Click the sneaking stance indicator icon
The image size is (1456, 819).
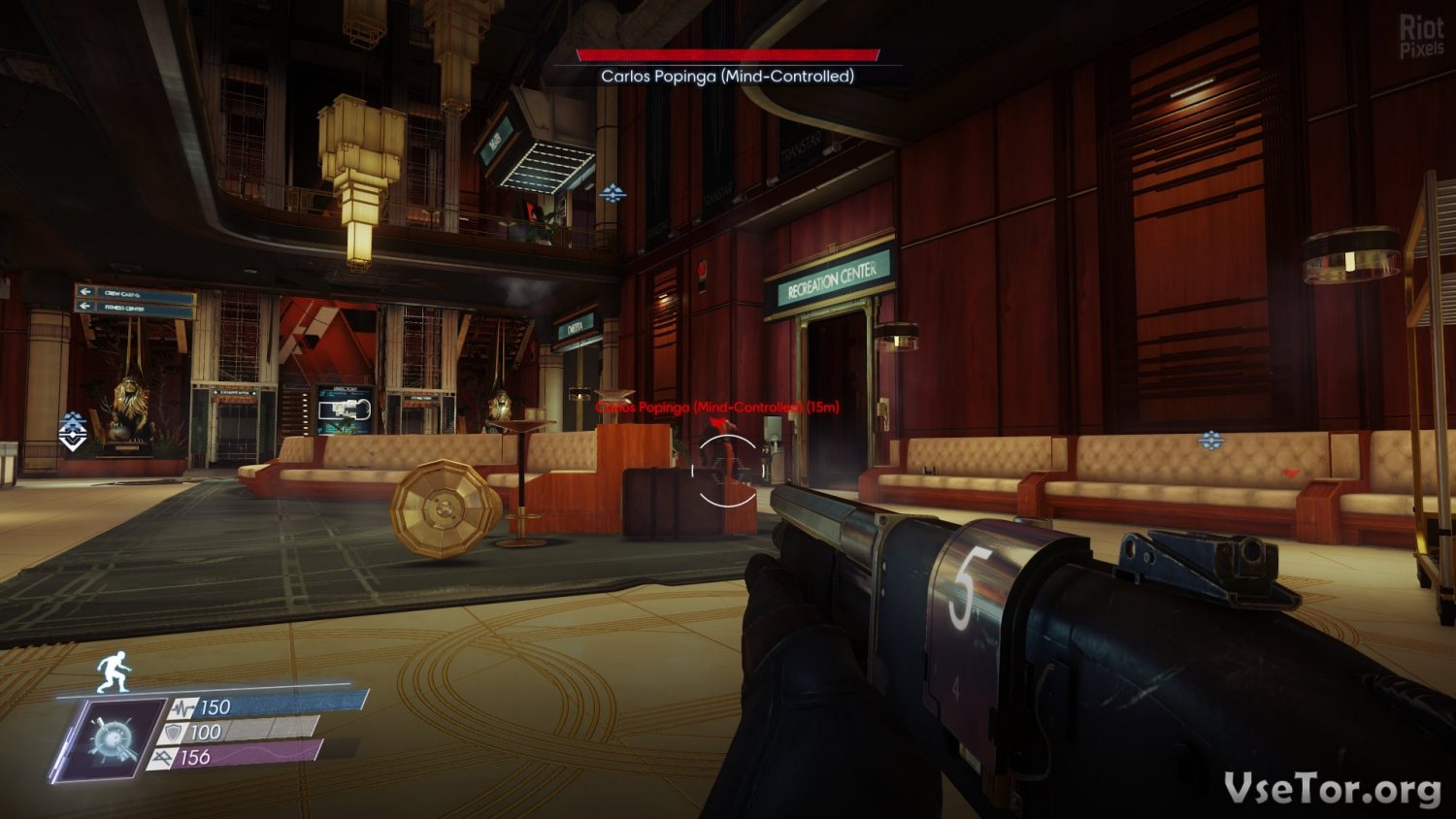(x=115, y=672)
